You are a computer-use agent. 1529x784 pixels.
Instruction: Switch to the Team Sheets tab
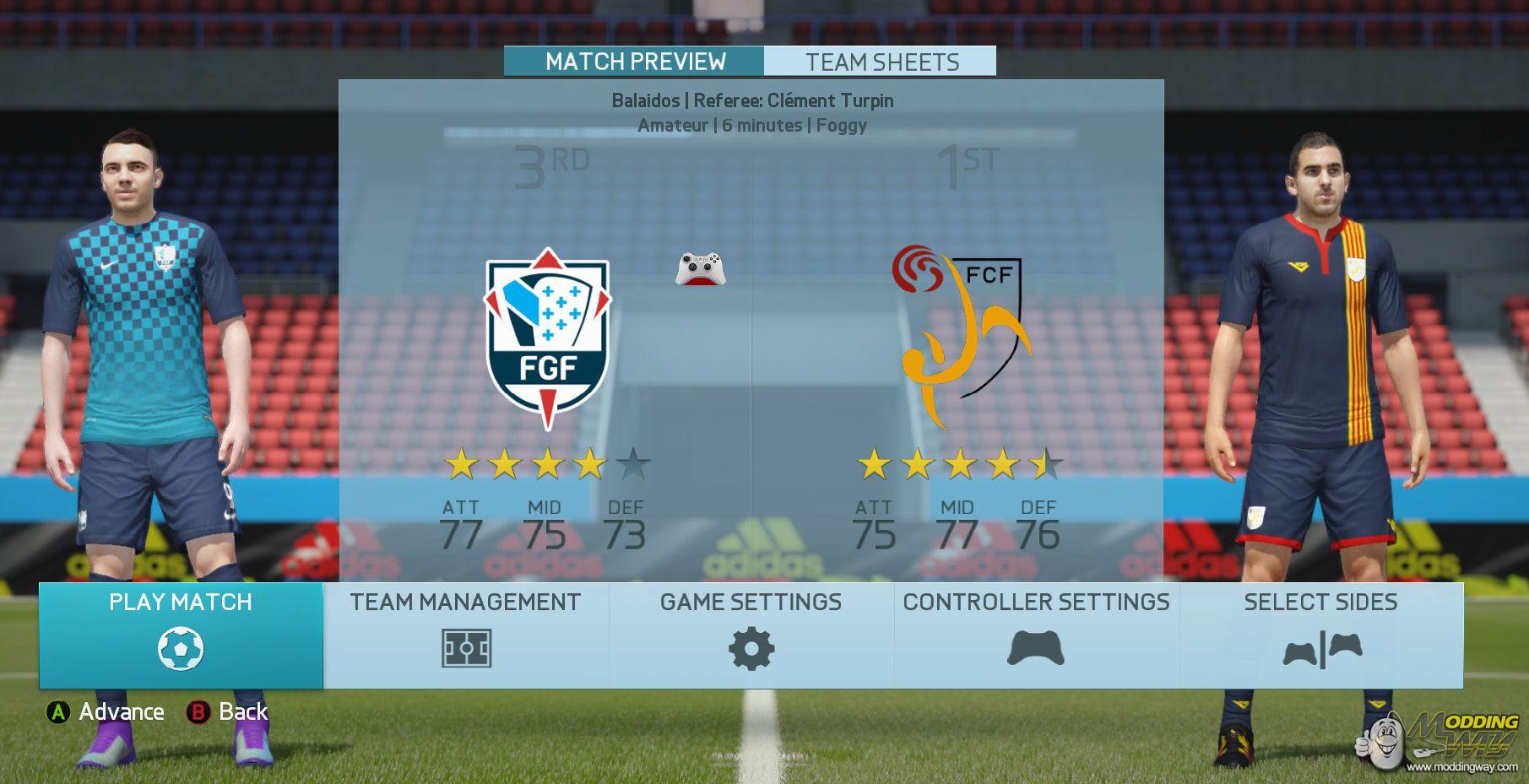[881, 62]
